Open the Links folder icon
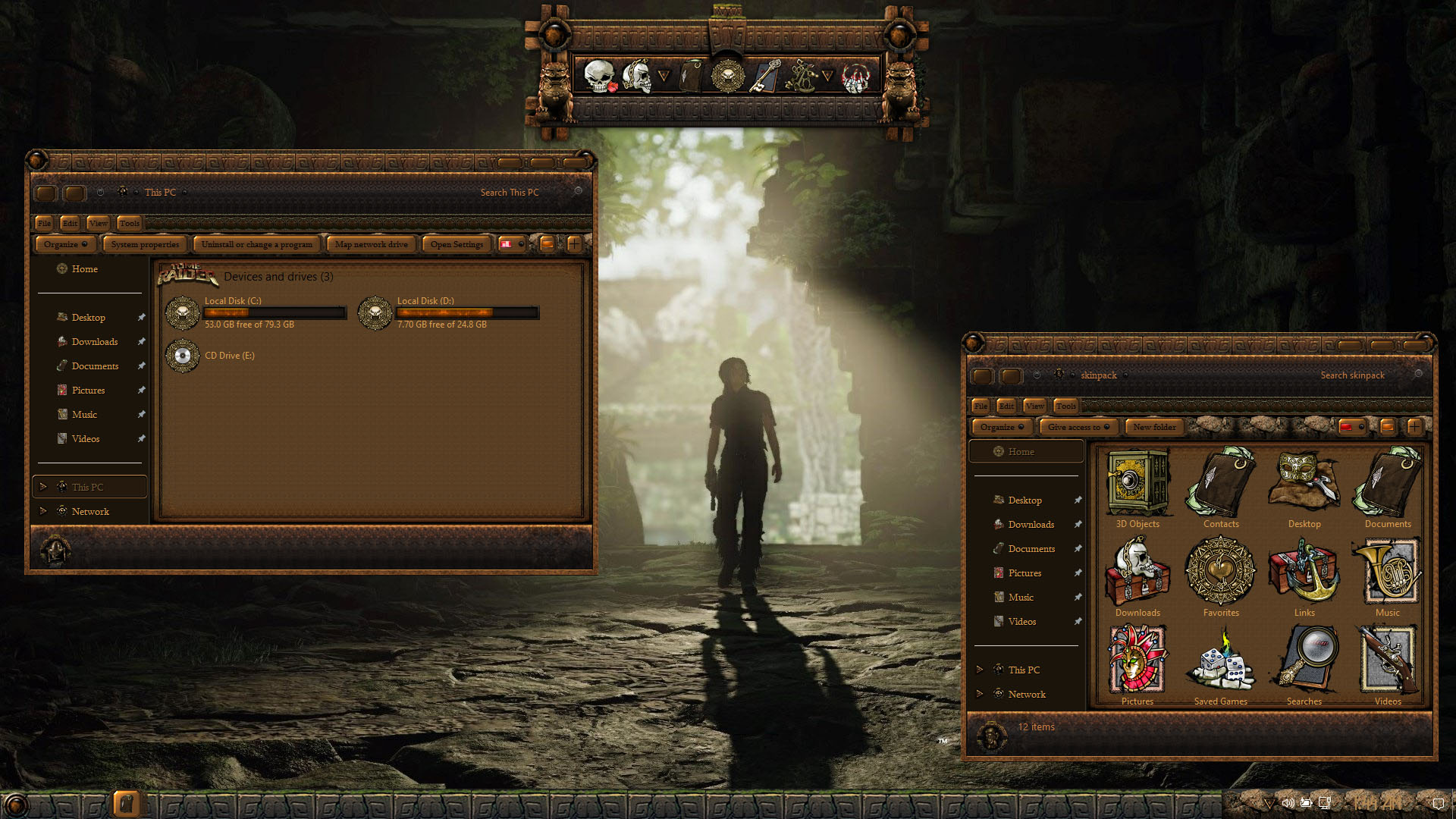 pyautogui.click(x=1304, y=572)
